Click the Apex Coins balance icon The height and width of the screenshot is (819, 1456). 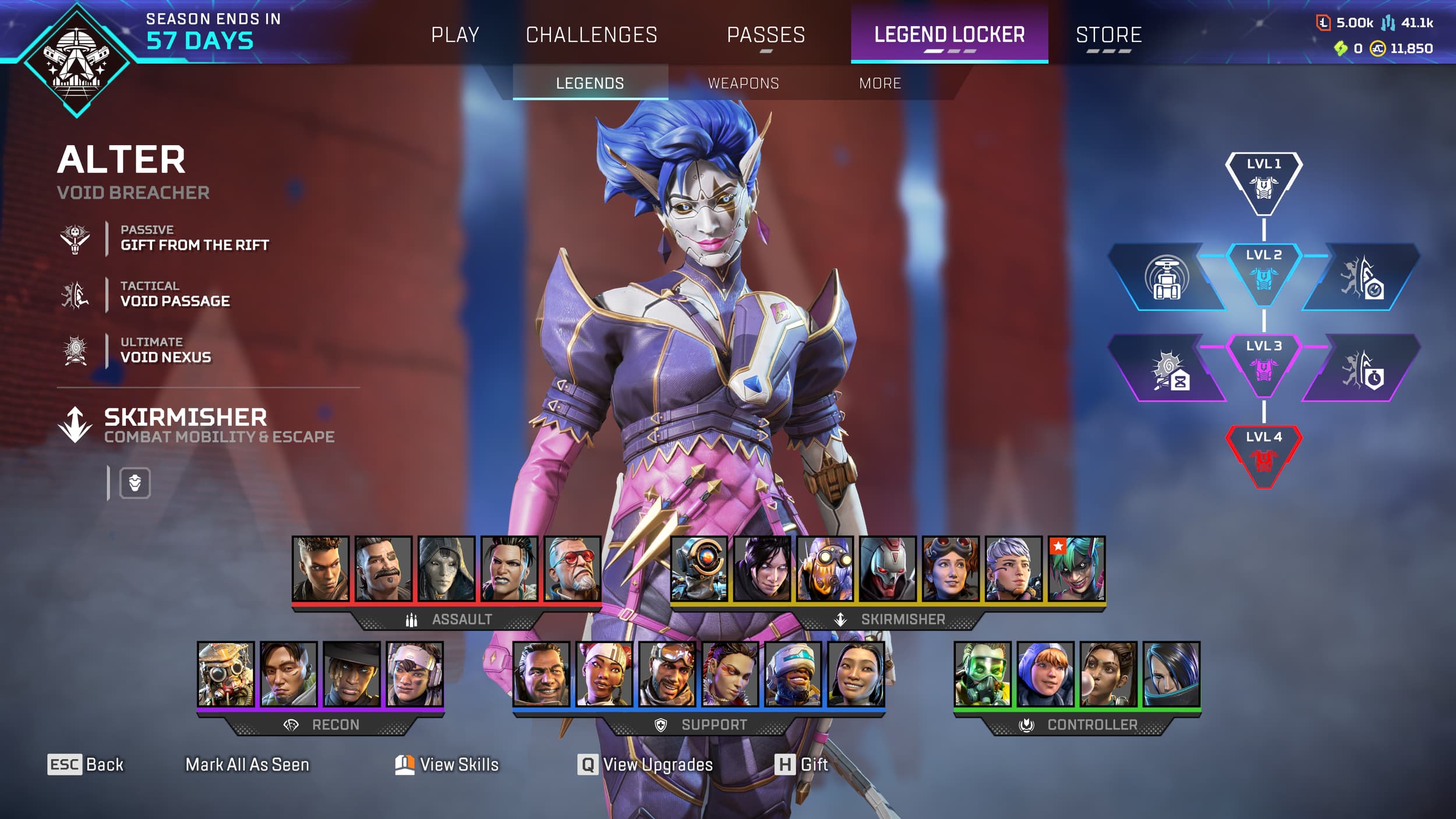1377,50
